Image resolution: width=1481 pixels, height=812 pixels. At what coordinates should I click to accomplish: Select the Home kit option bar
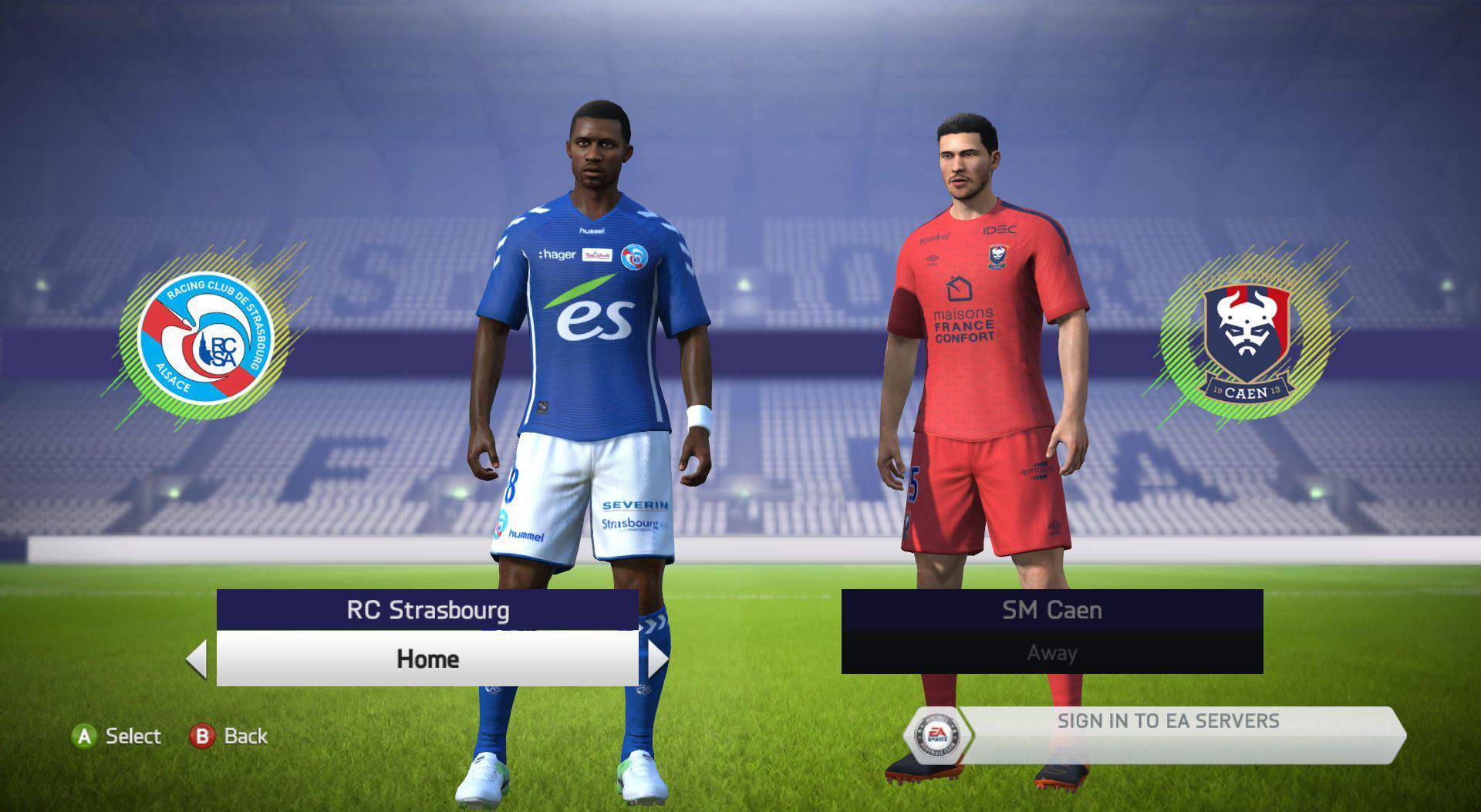(x=427, y=659)
